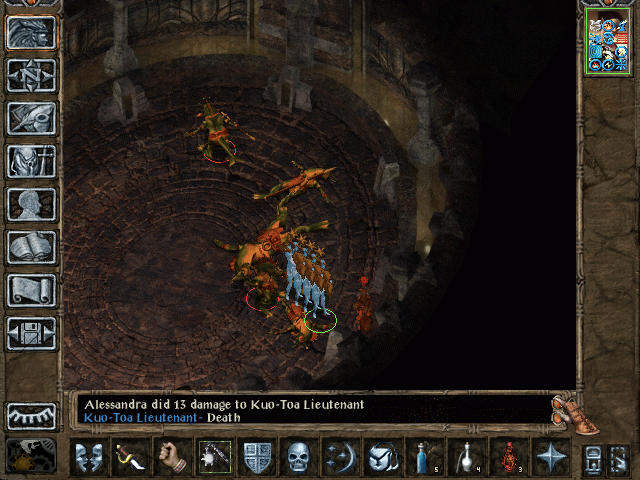Open the cast spell moon-and-stars button
The width and height of the screenshot is (640, 480).
pos(340,457)
